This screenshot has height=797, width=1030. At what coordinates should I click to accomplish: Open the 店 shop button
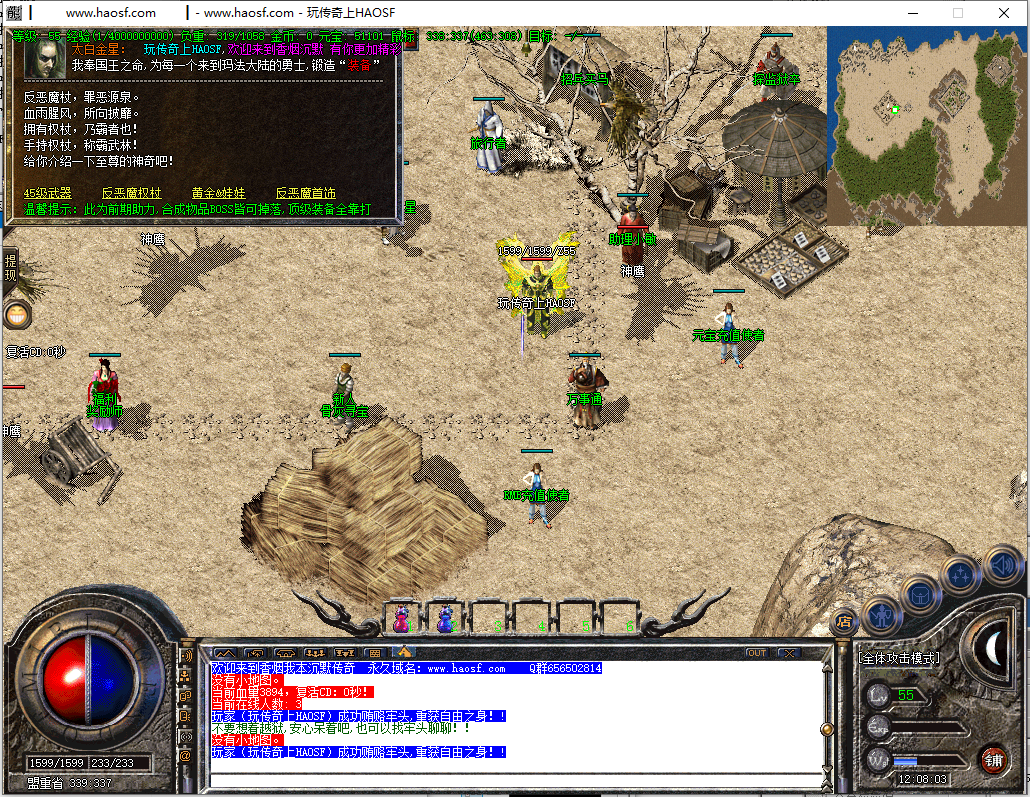tap(845, 621)
